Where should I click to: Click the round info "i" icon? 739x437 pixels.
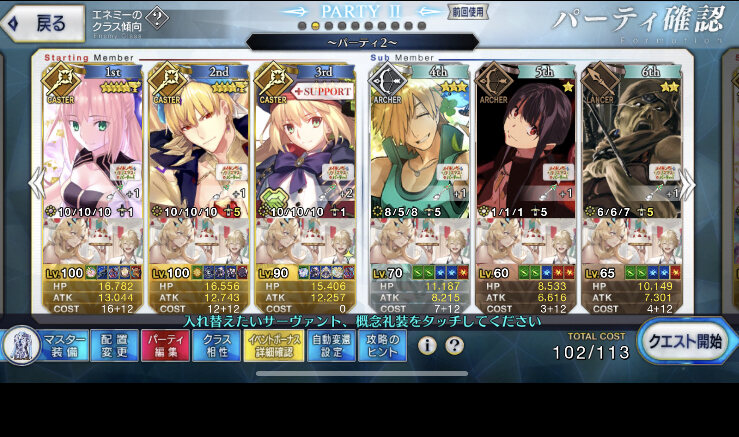click(x=428, y=346)
